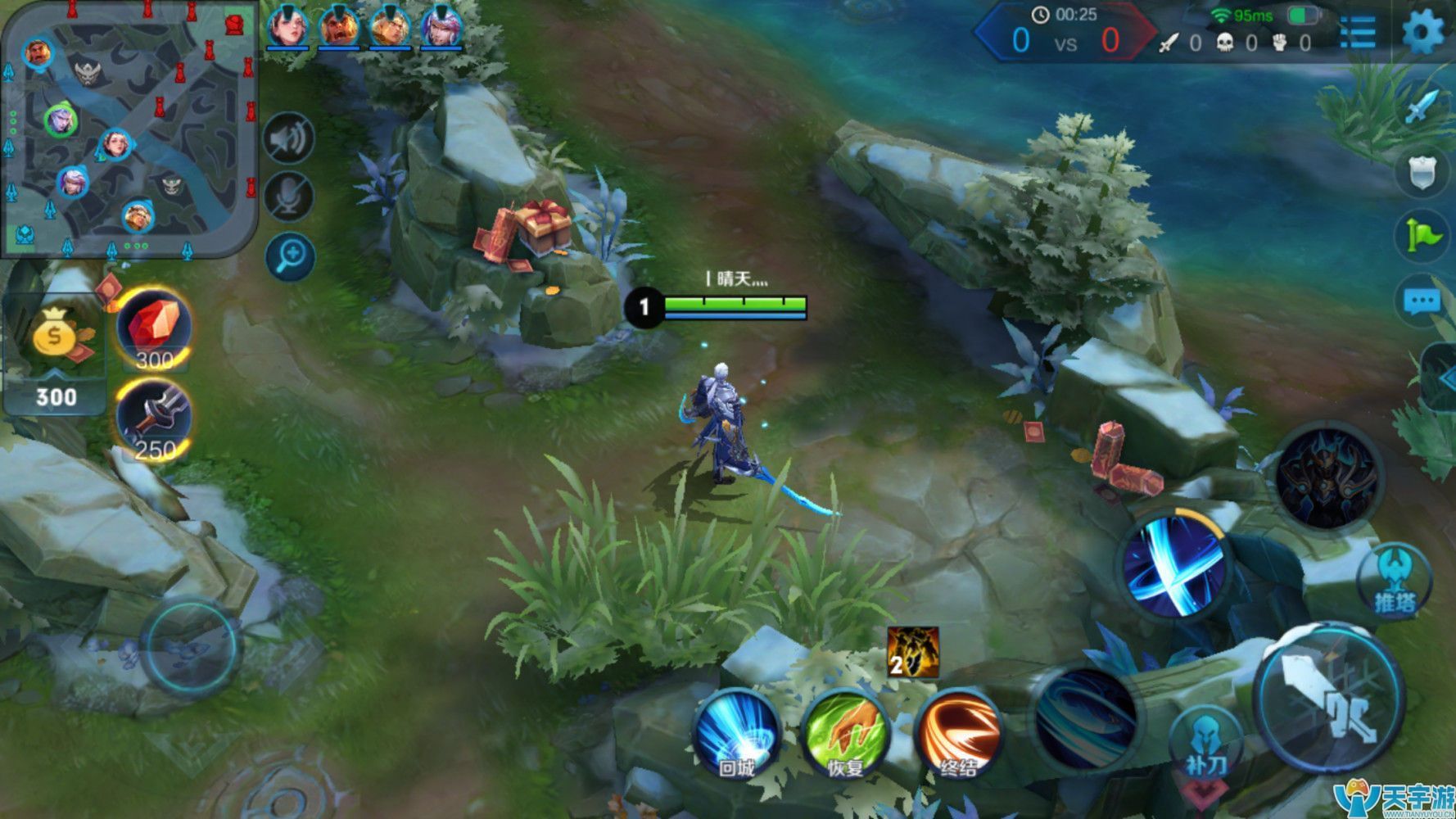Toggle the microphone button

289,197
